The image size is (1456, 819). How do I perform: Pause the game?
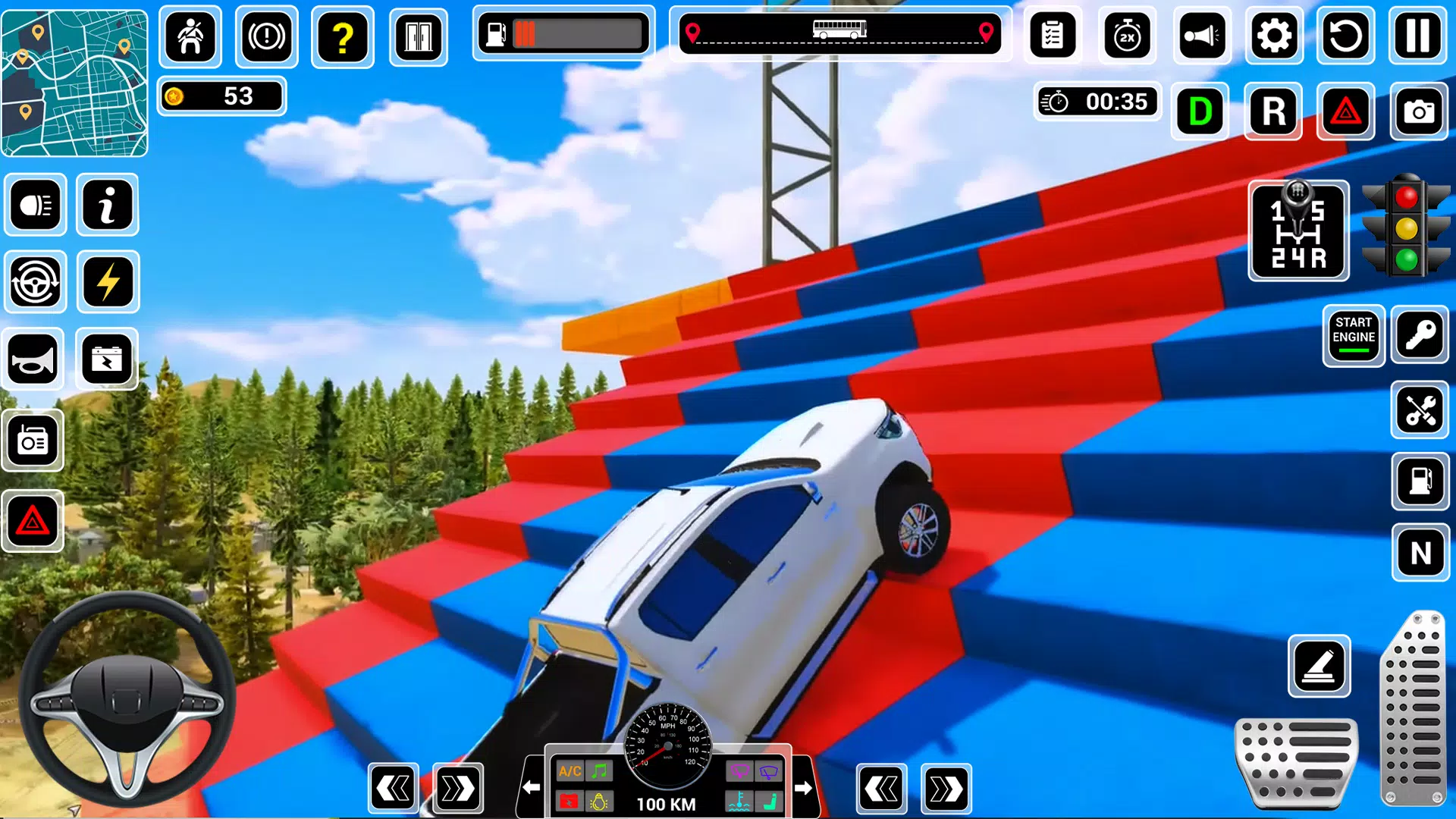point(1418,36)
